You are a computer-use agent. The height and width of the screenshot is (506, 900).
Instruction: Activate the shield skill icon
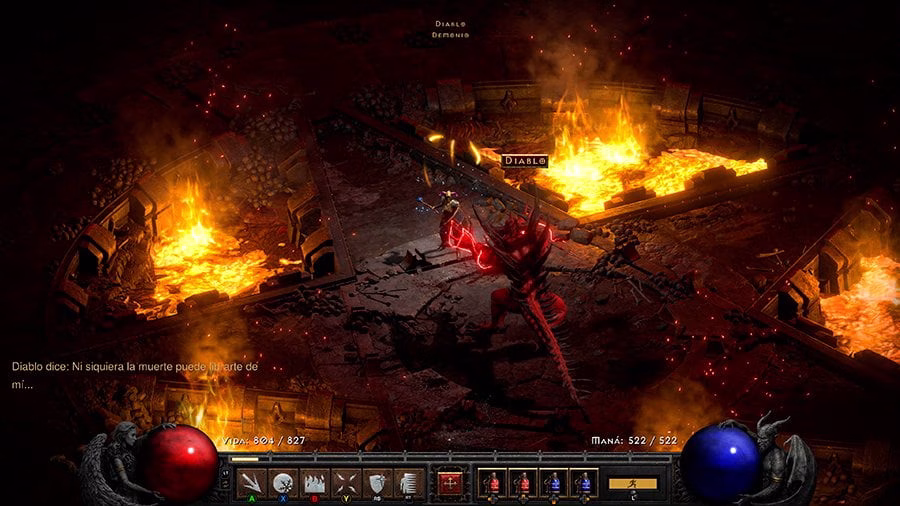(376, 483)
